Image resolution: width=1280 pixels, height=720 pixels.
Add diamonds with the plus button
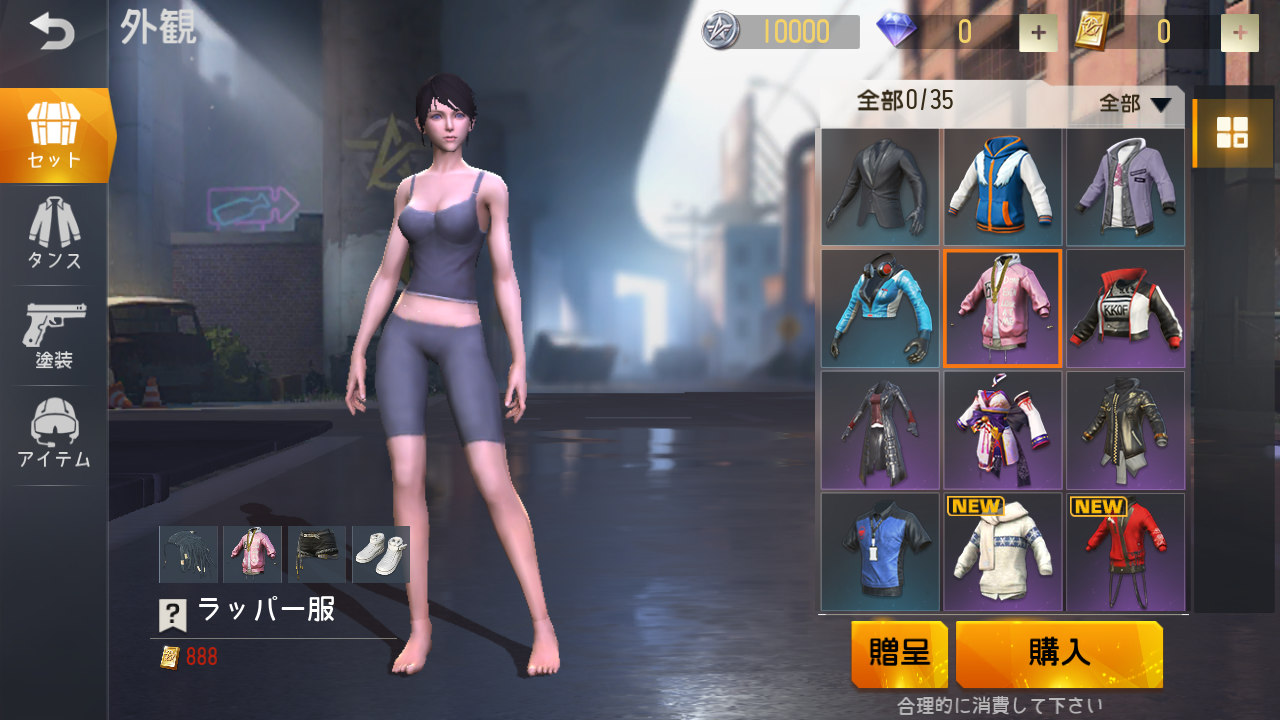click(1038, 33)
